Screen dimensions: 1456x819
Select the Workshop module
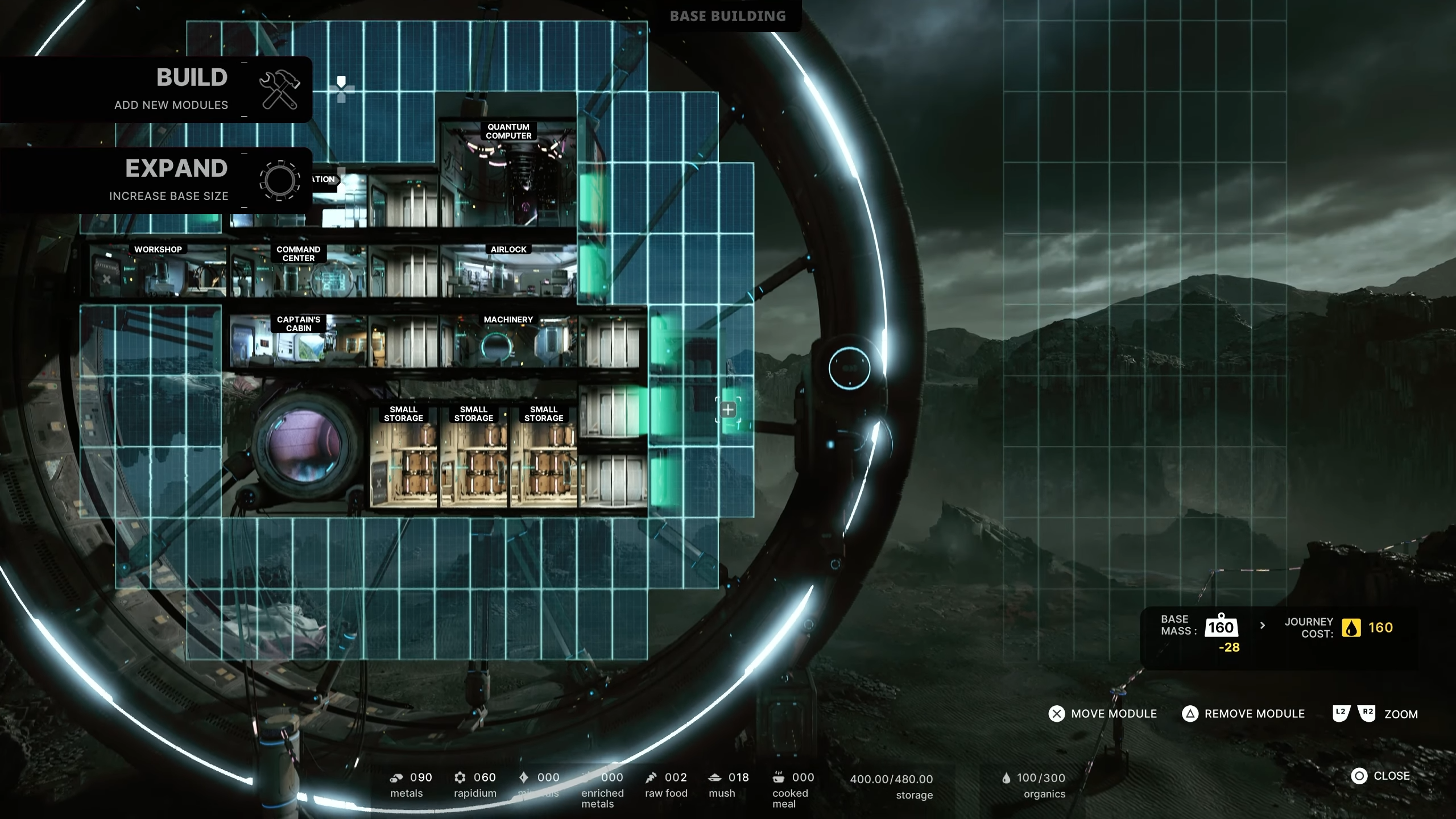click(x=158, y=272)
